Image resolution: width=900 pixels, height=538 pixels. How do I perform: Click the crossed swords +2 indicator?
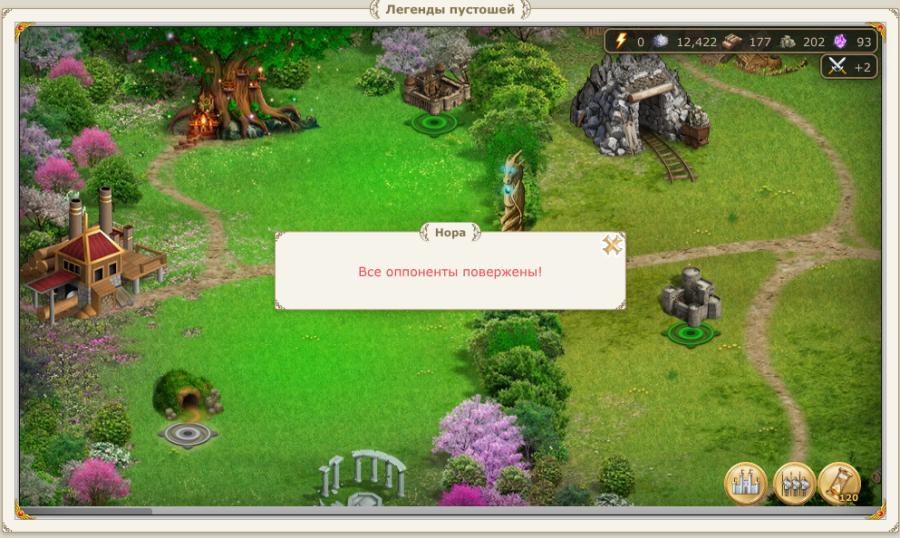tap(849, 67)
